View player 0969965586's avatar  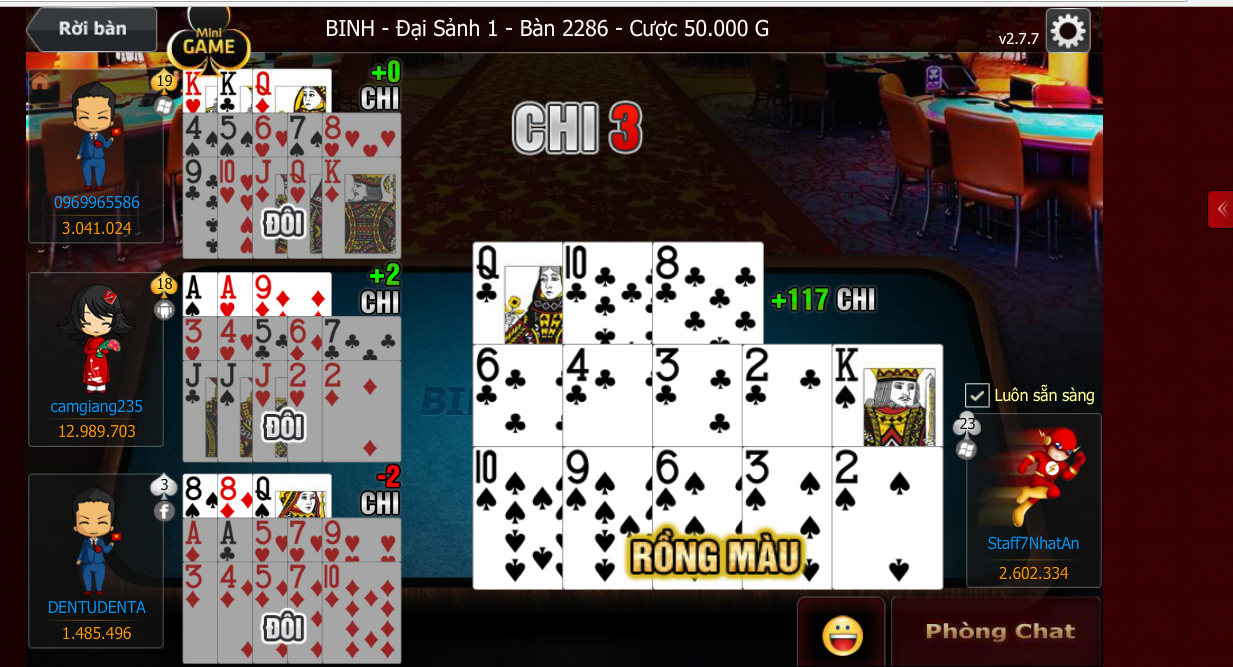point(95,135)
